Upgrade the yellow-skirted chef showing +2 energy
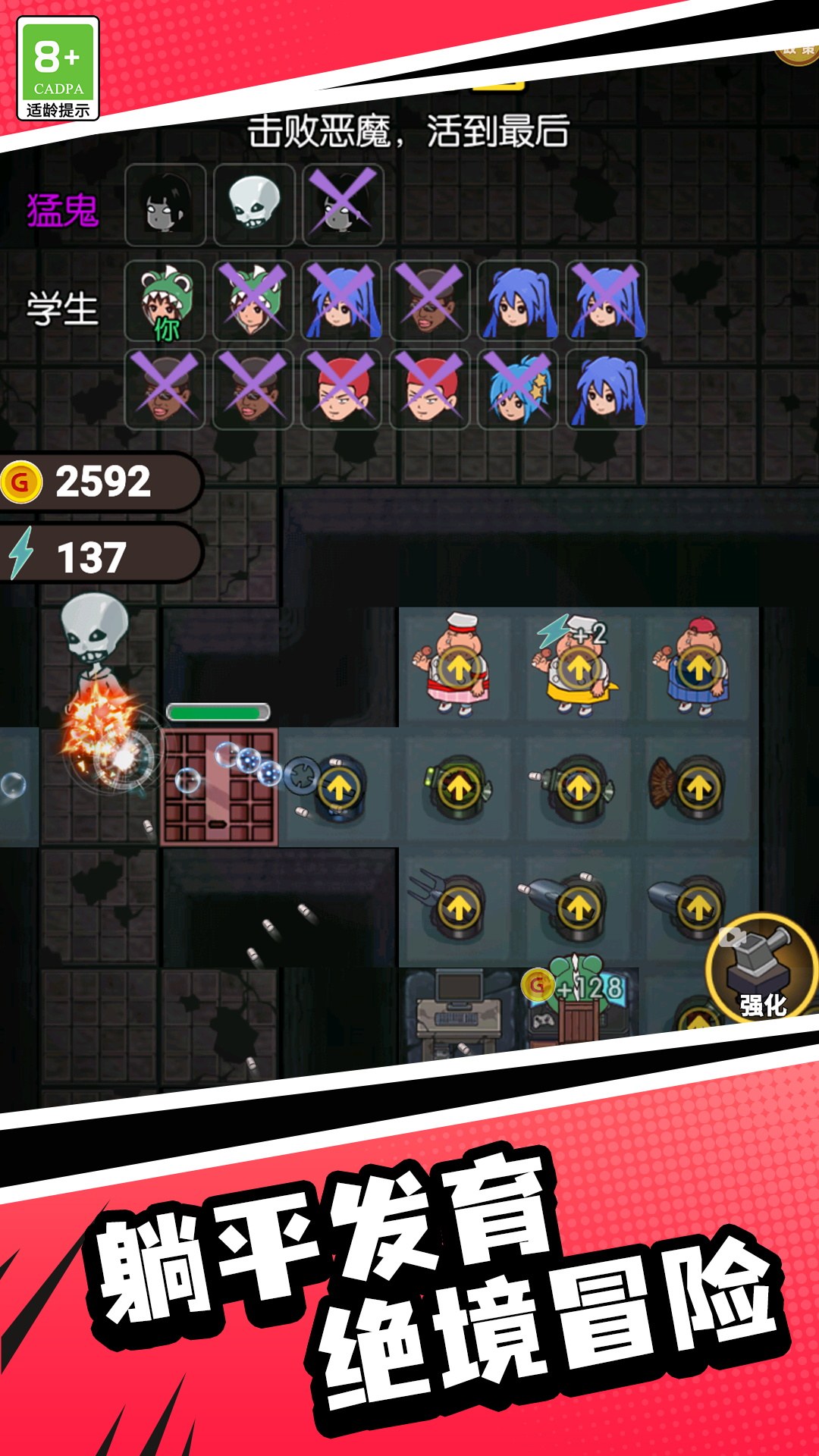This screenshot has width=819, height=1456. point(579,669)
